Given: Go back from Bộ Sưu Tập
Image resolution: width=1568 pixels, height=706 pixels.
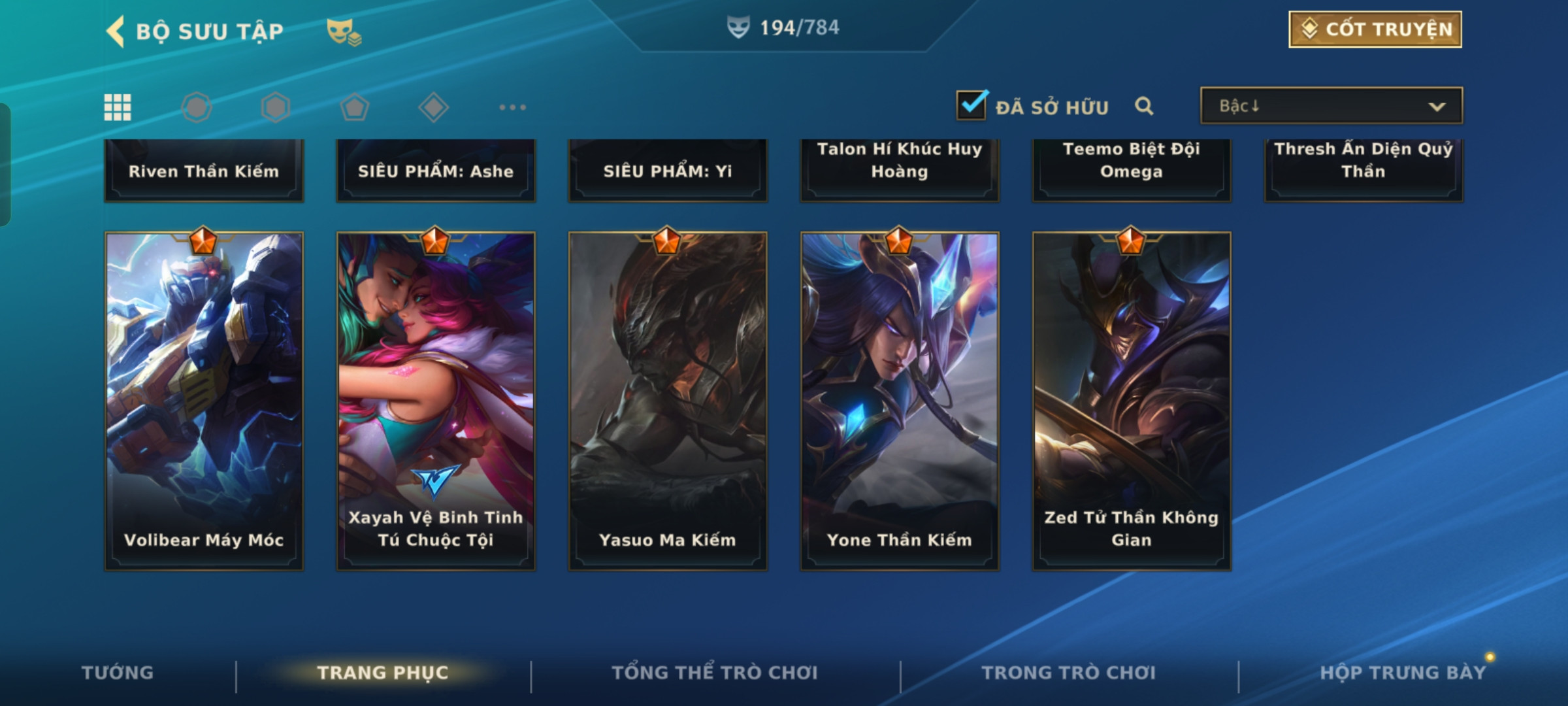Looking at the screenshot, I should point(116,31).
